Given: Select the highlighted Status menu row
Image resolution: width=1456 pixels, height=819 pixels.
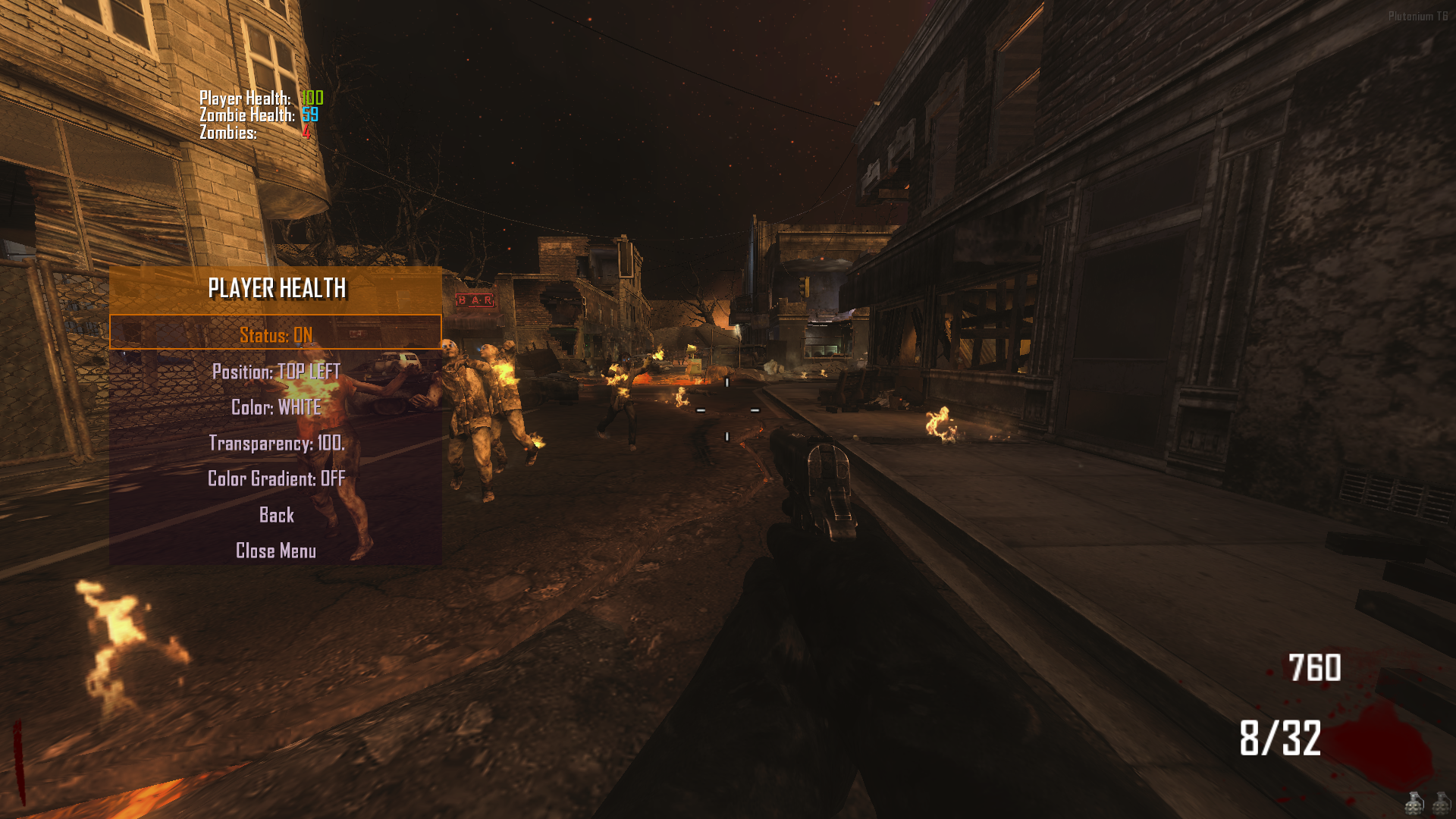Looking at the screenshot, I should 275,334.
